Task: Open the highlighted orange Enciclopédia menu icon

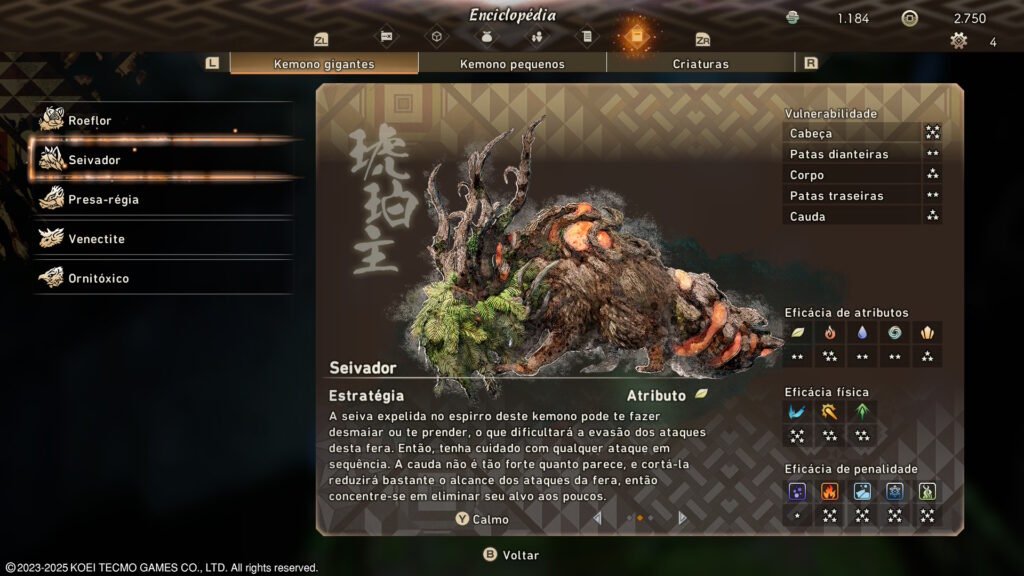Action: pos(636,37)
